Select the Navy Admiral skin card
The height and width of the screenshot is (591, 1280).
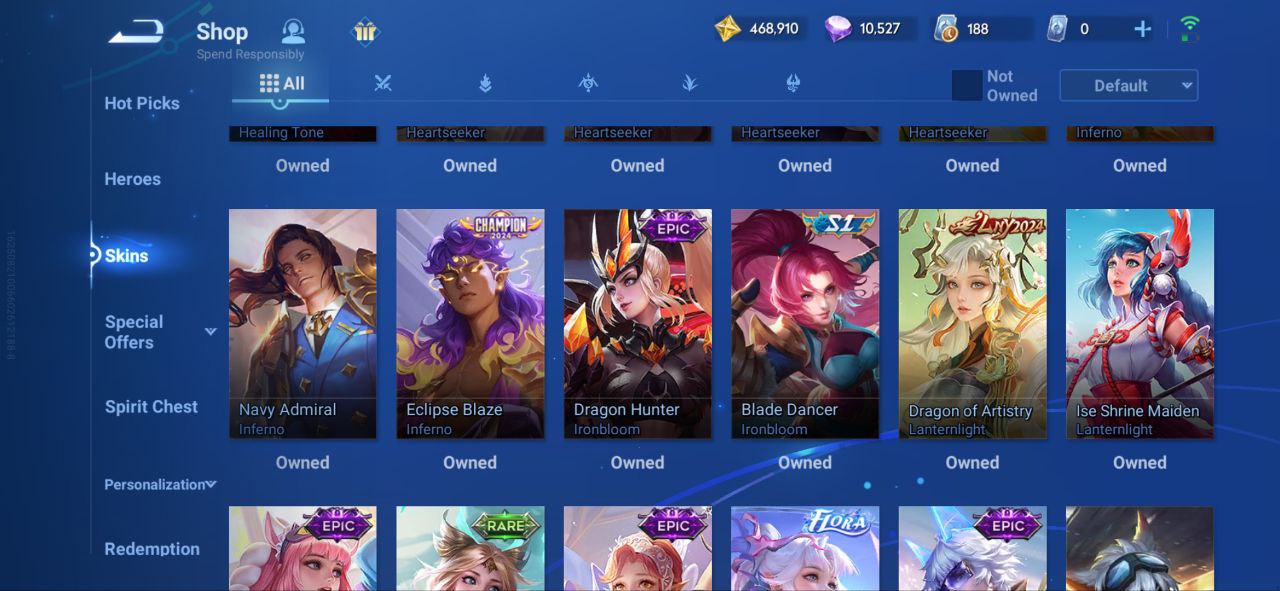302,323
